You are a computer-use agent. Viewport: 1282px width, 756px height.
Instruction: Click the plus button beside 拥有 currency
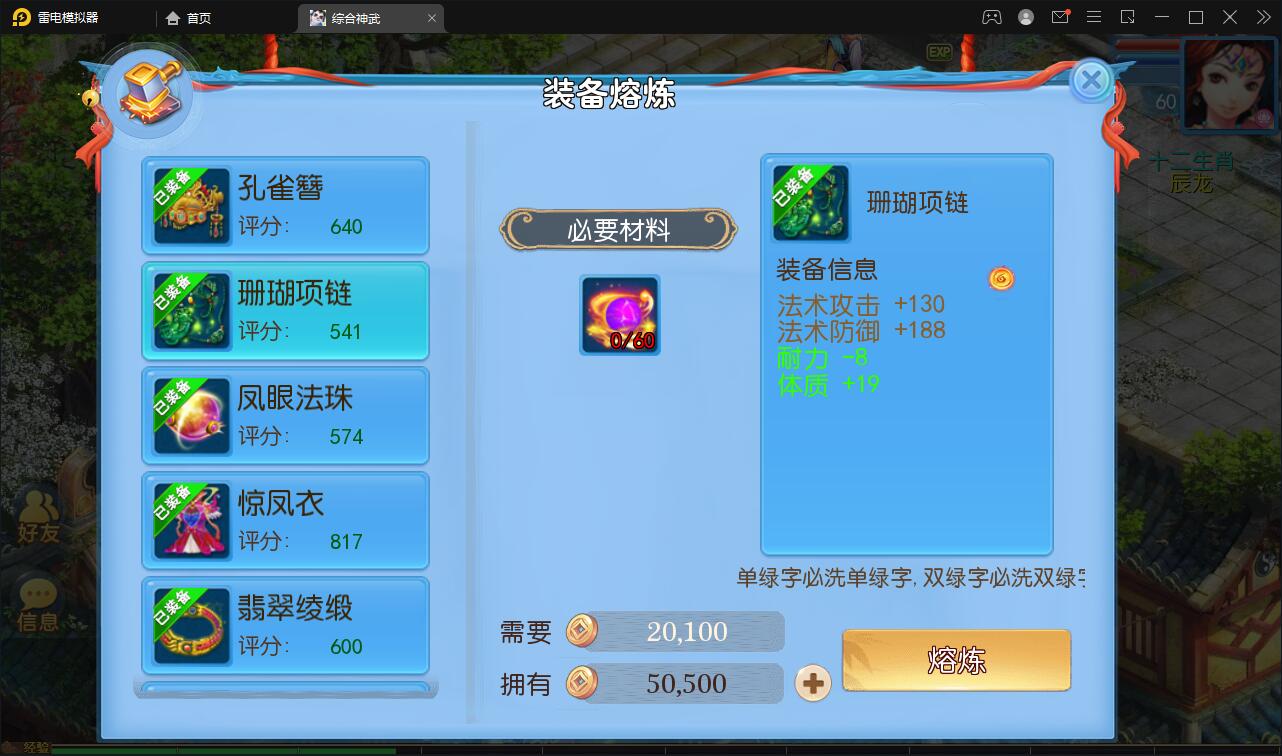click(813, 684)
